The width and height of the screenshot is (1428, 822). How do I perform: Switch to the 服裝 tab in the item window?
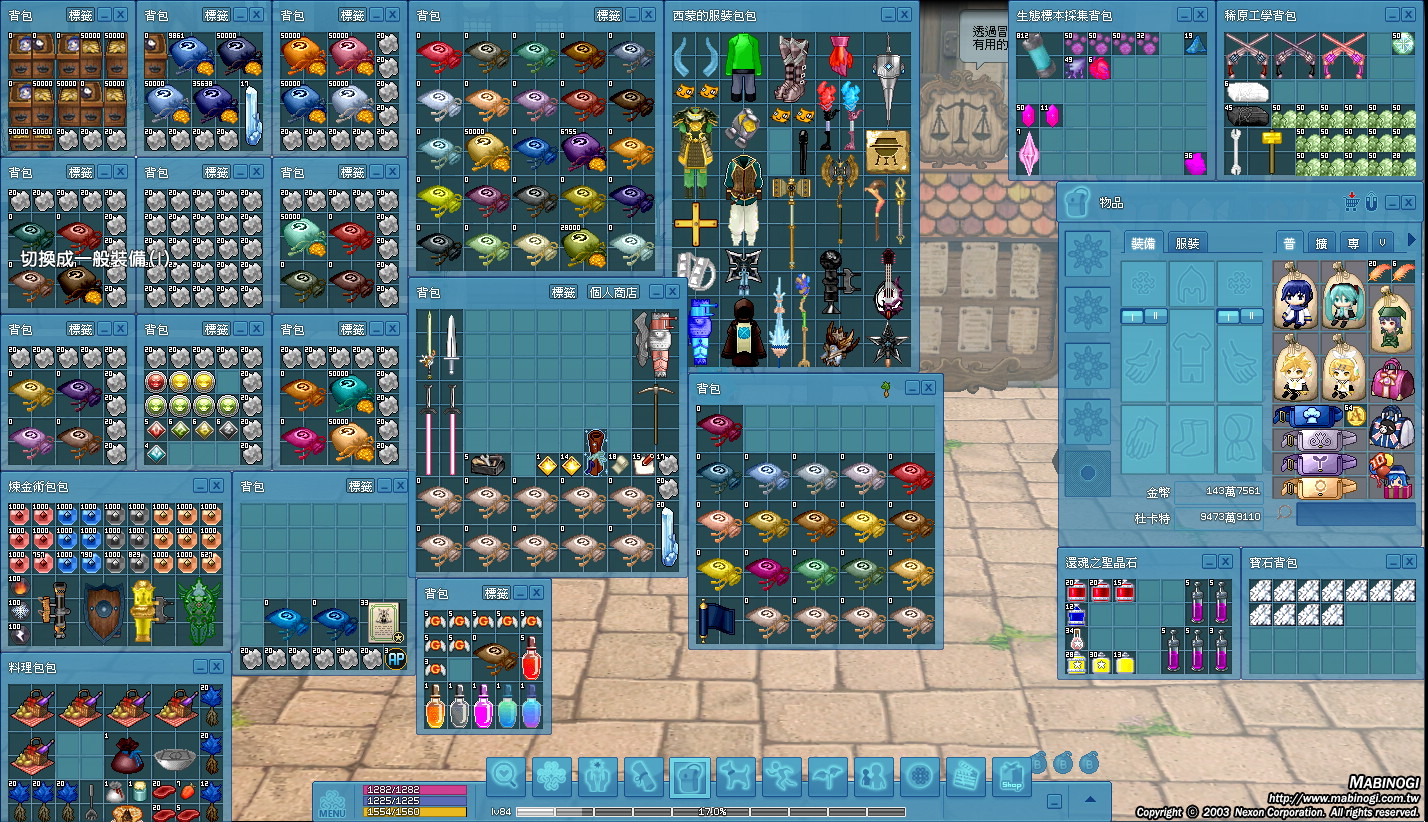point(1188,243)
